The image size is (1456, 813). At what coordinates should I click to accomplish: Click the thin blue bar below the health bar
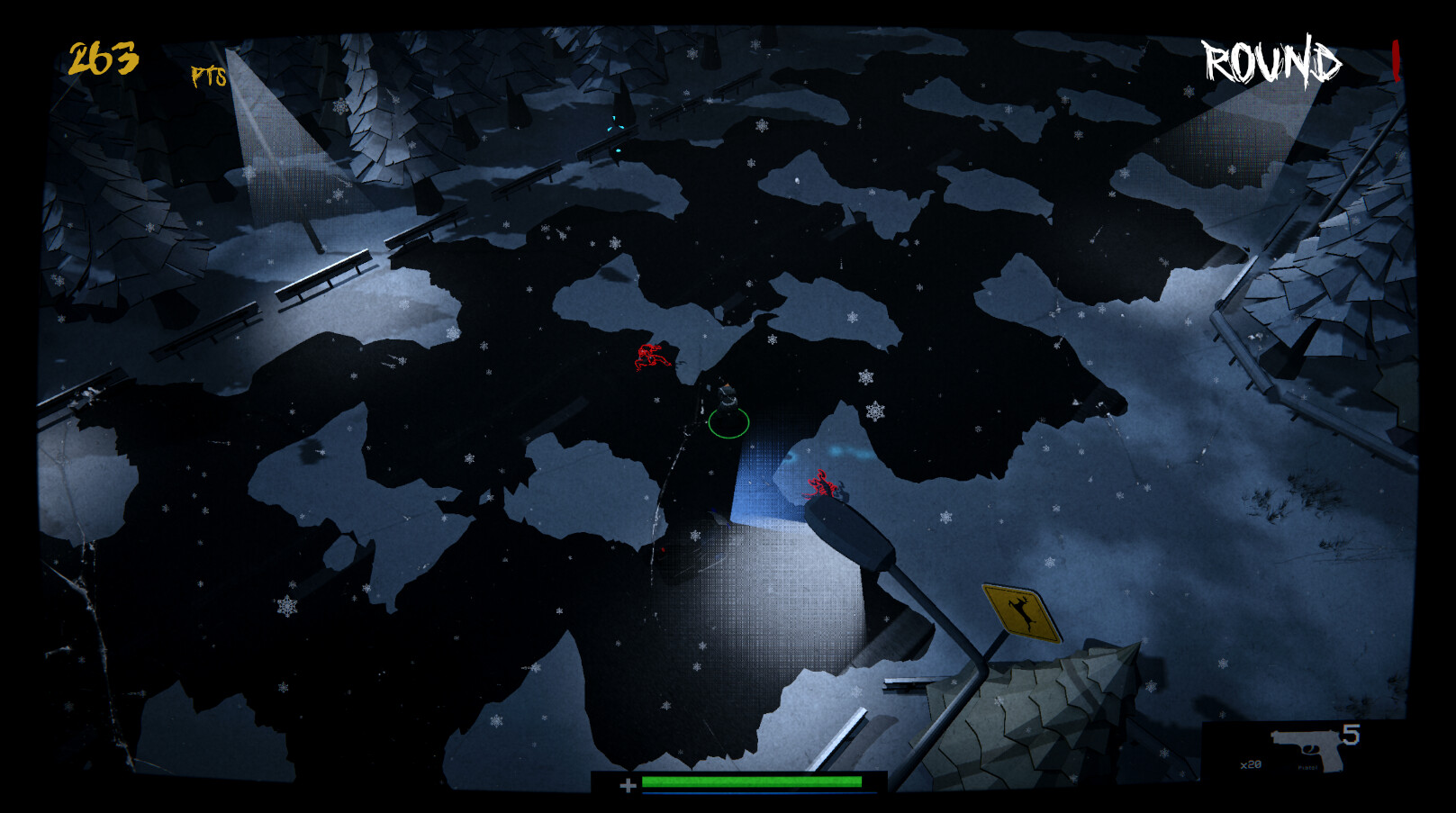(x=752, y=793)
